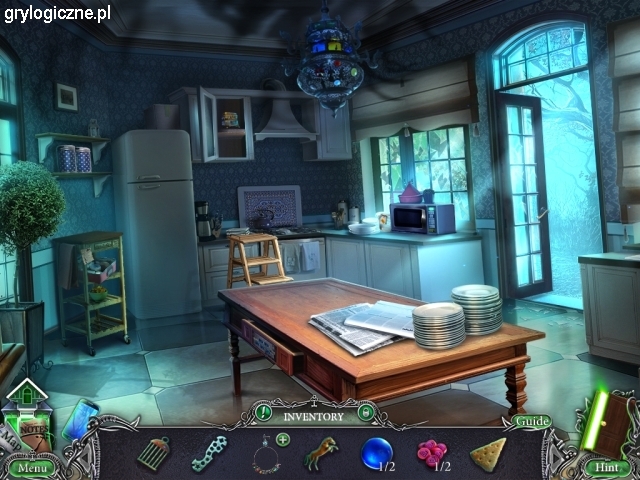Open the Menu button
Image resolution: width=640 pixels, height=480 pixels.
pos(31,467)
